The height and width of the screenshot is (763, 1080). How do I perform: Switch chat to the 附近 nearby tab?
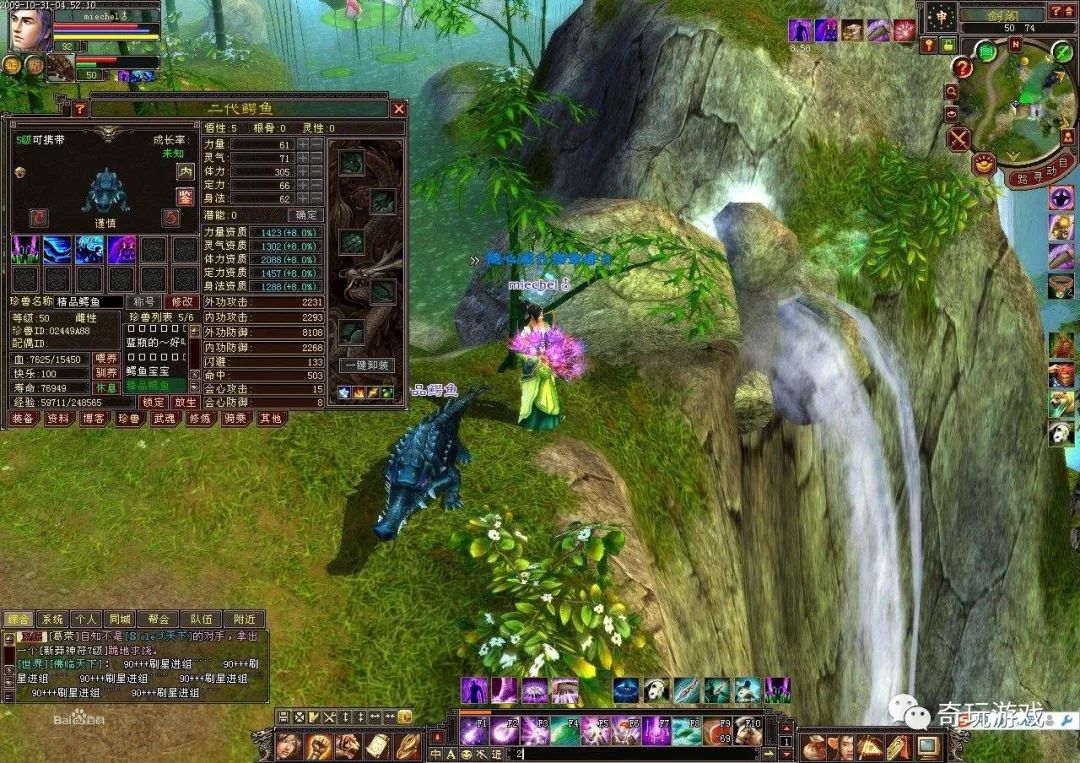(x=244, y=619)
